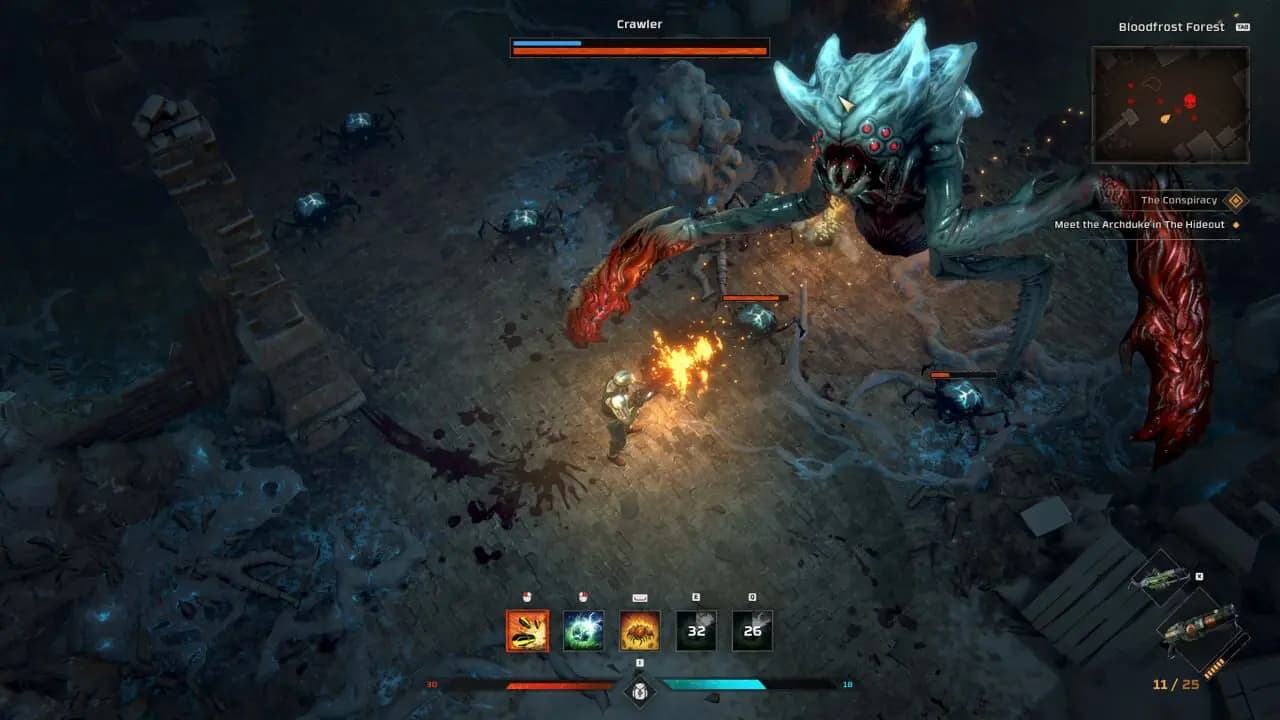The height and width of the screenshot is (720, 1280).
Task: Activate the green spirit orb ability
Action: (x=583, y=630)
